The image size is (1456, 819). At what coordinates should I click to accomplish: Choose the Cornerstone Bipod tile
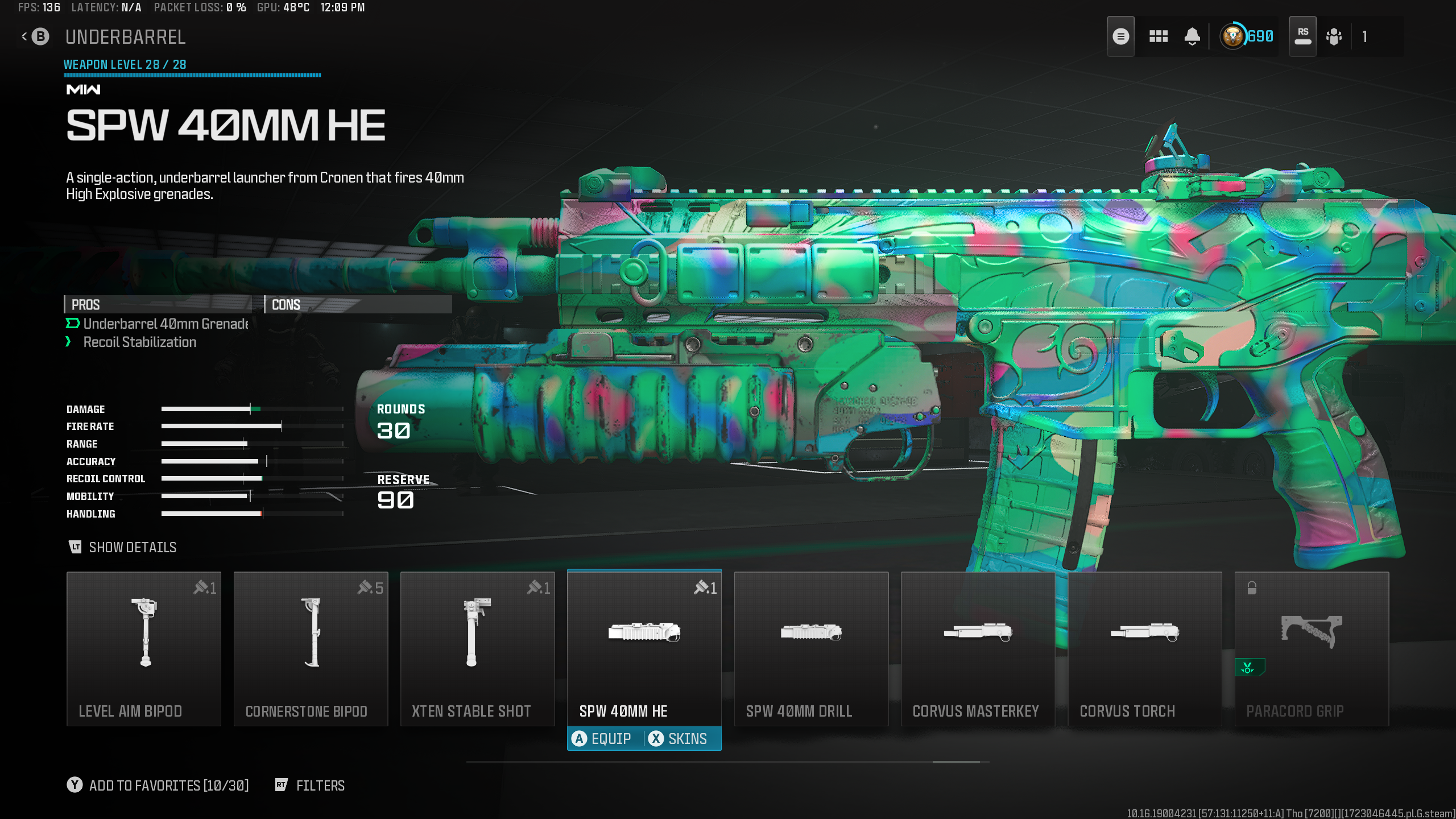pyautogui.click(x=311, y=648)
